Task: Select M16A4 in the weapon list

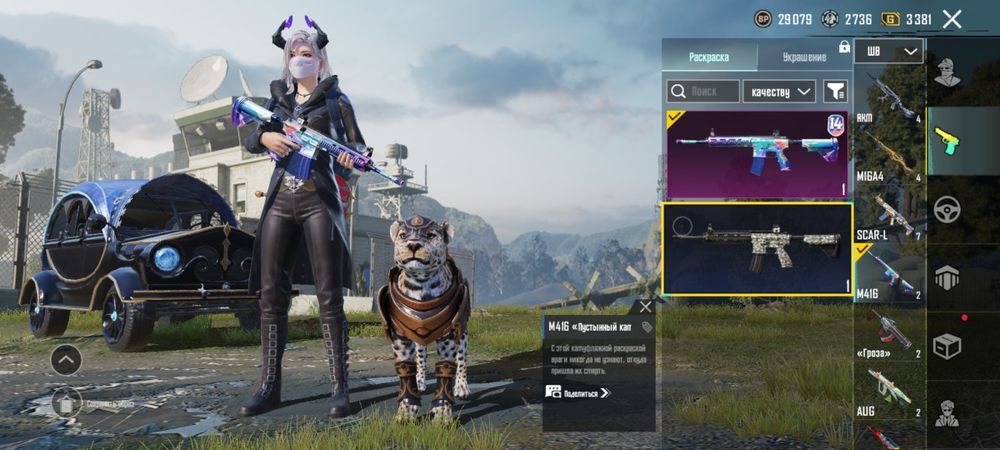Action: (x=889, y=156)
